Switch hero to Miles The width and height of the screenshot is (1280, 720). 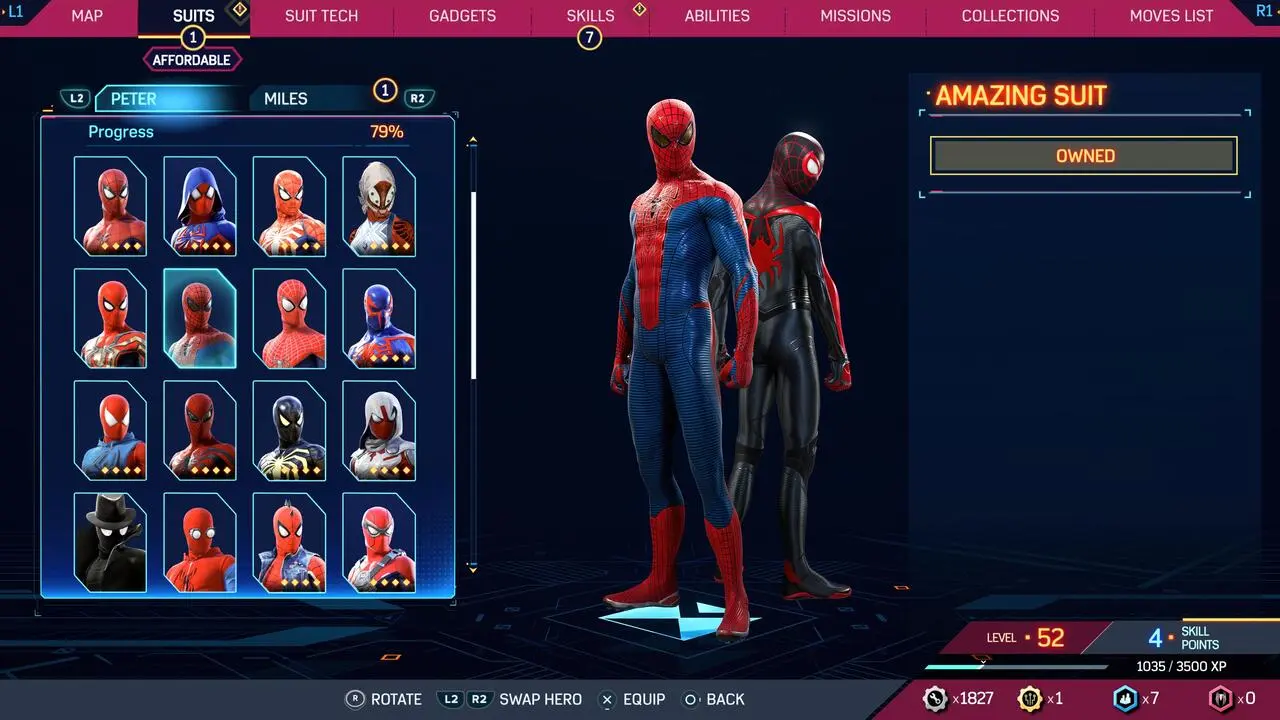click(x=286, y=98)
